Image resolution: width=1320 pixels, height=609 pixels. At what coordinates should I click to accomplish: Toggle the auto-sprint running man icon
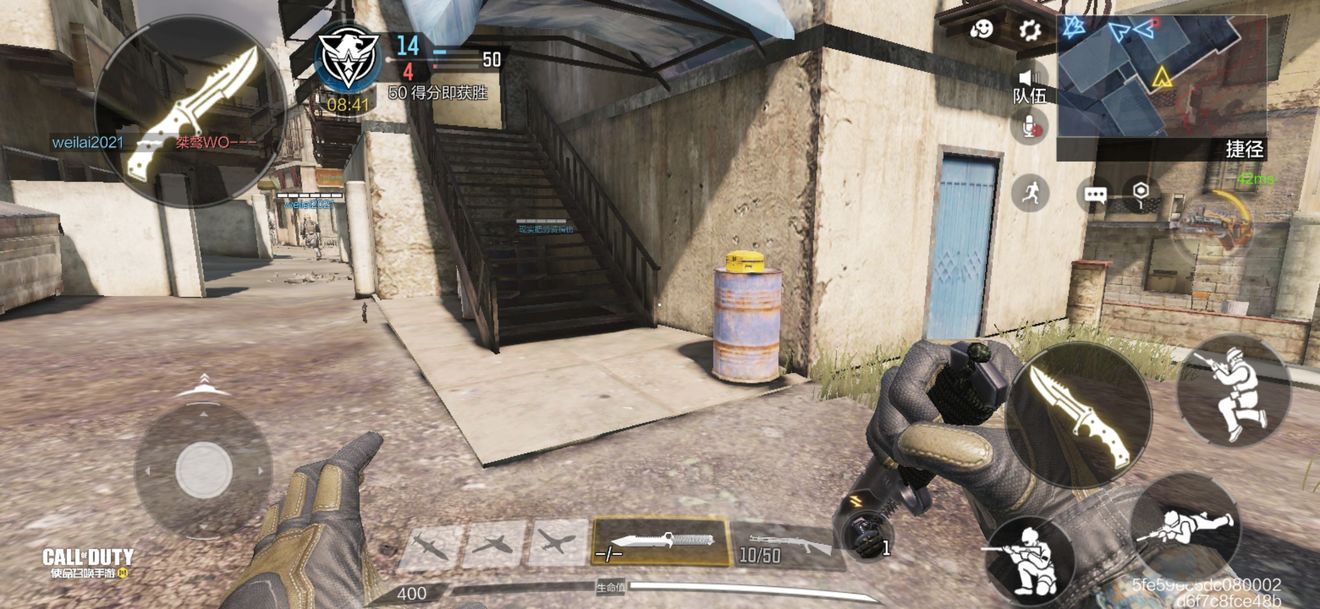pos(1030,192)
